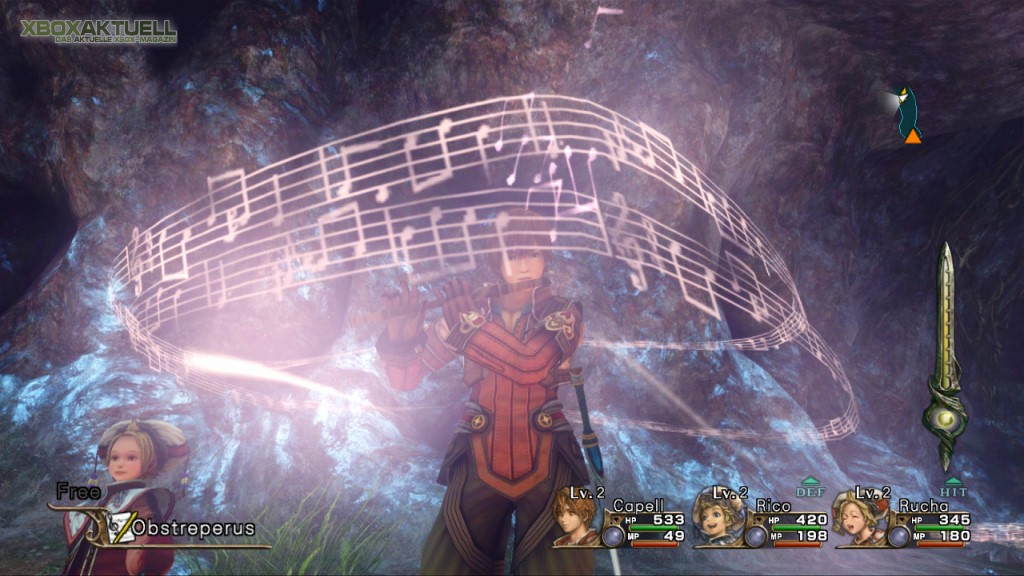Click the sword gauge icon
This screenshot has width=1024, height=576.
943,357
